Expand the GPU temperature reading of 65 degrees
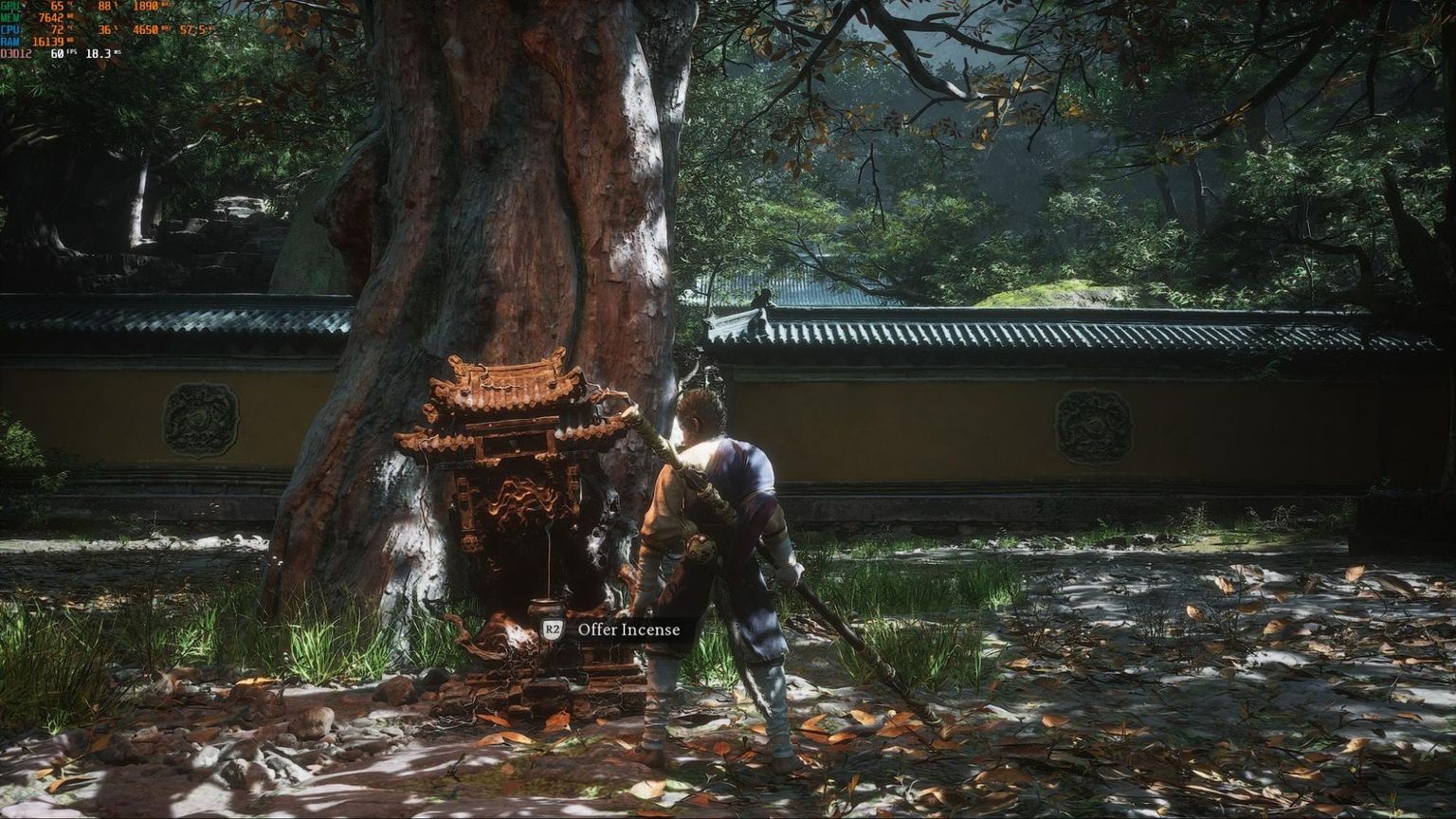Image resolution: width=1456 pixels, height=819 pixels. [x=56, y=7]
